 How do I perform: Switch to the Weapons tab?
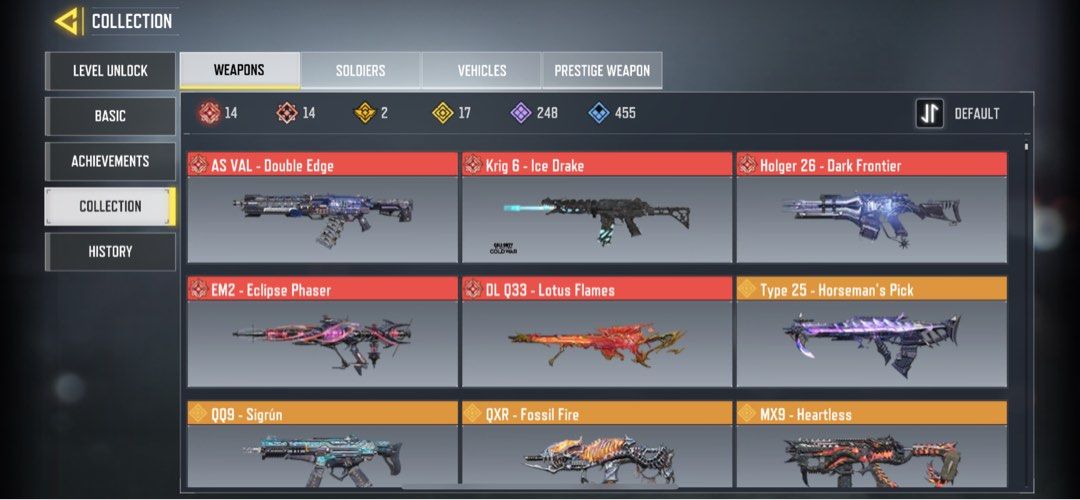(x=239, y=71)
